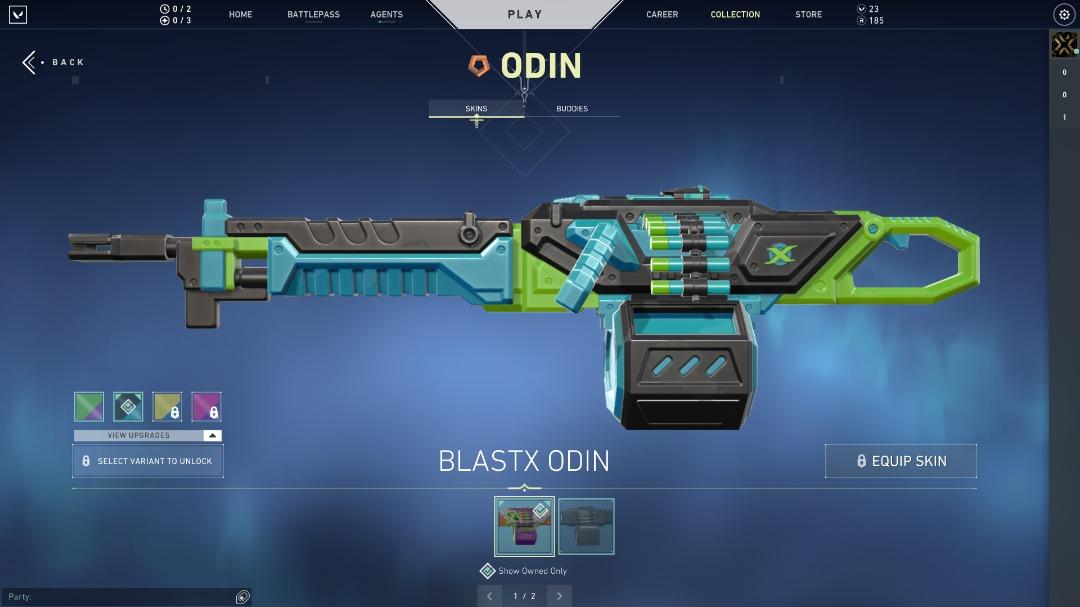Select the Skins tab

pos(476,108)
